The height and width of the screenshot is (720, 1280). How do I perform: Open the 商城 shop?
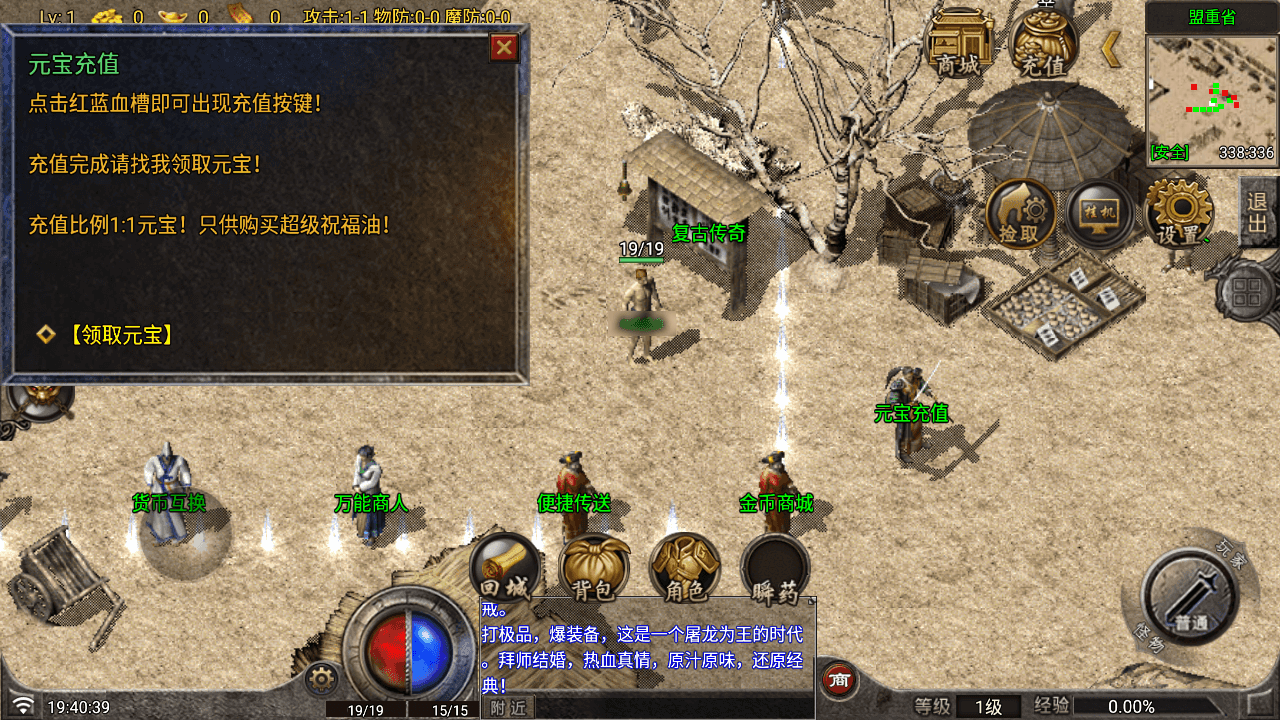tap(959, 44)
